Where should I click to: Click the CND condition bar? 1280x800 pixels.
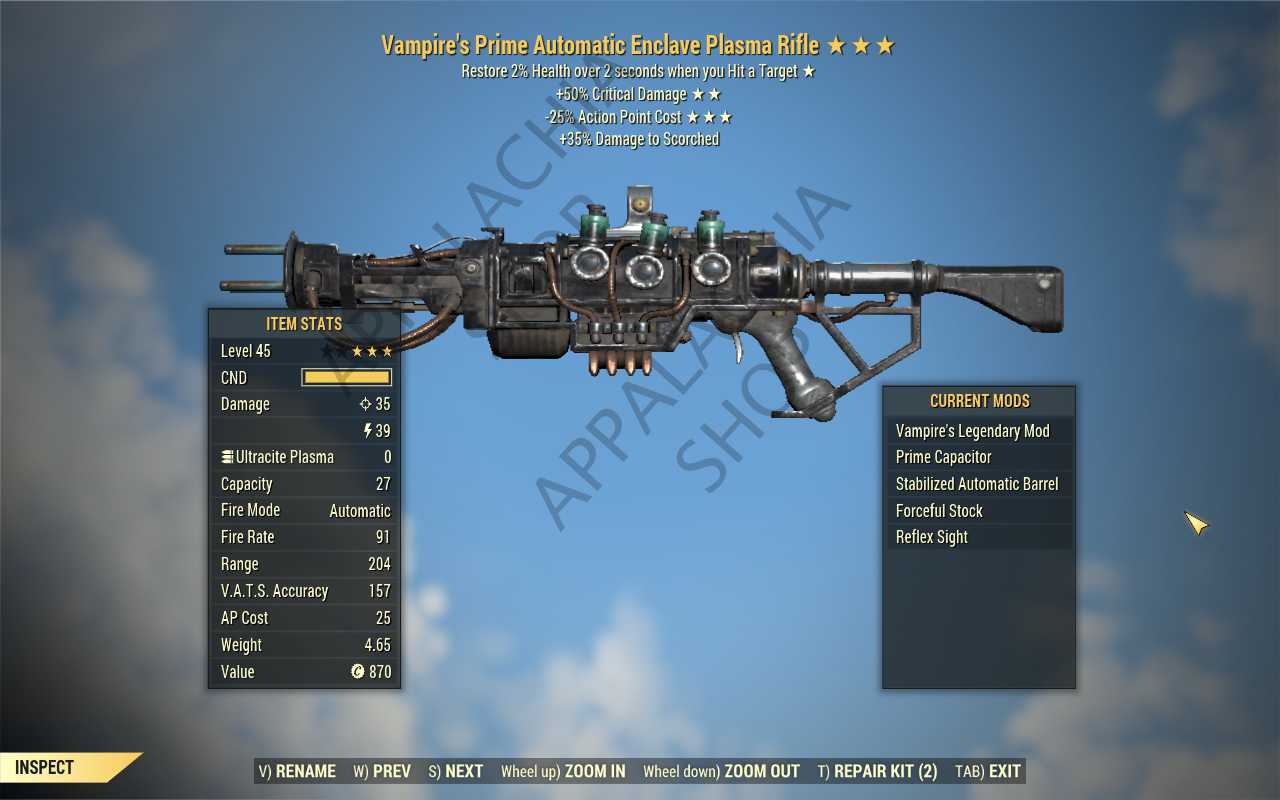click(345, 377)
